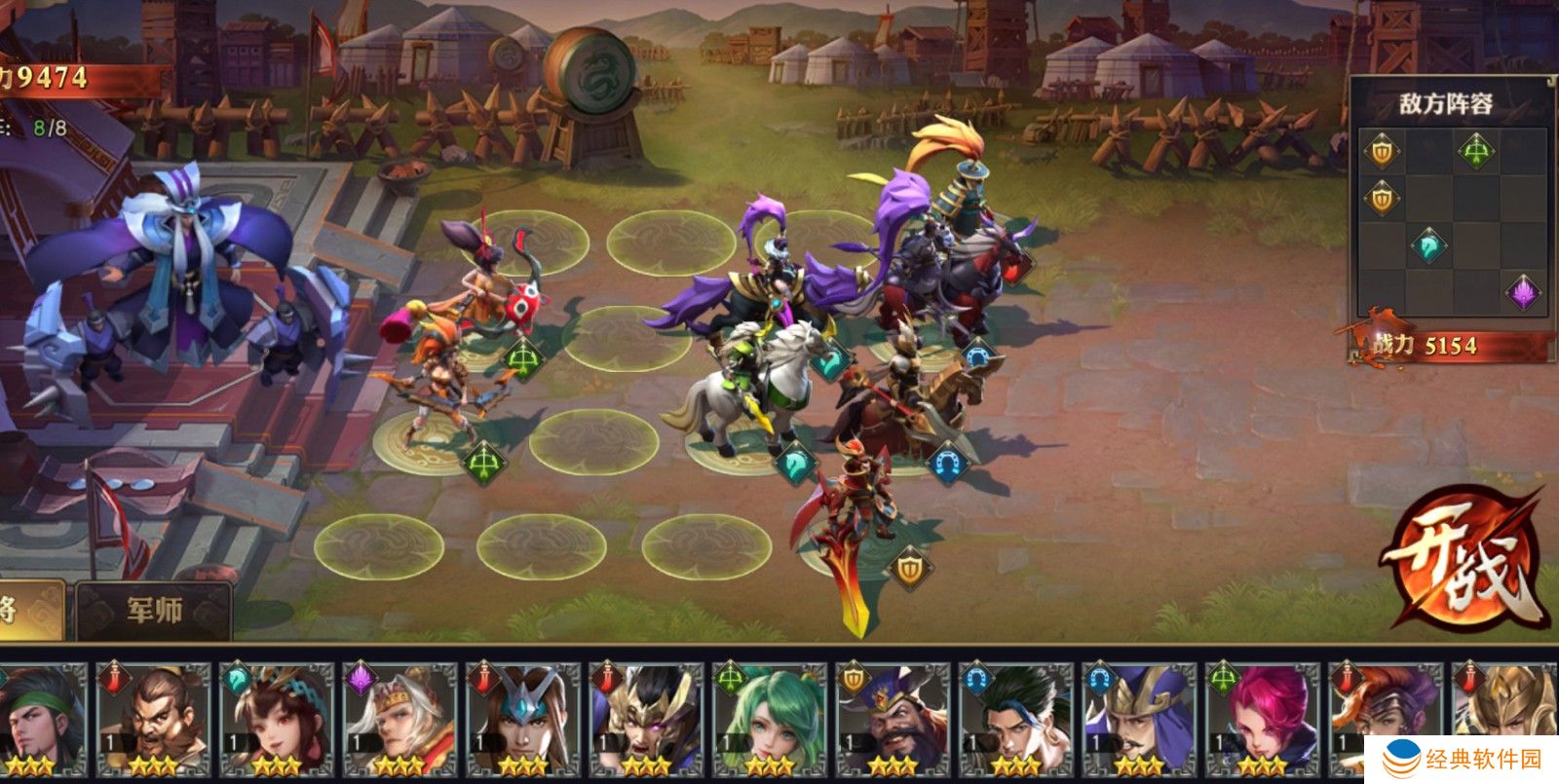The image size is (1559, 784).
Task: Switch to the 军师 strategist tab
Action: click(154, 611)
